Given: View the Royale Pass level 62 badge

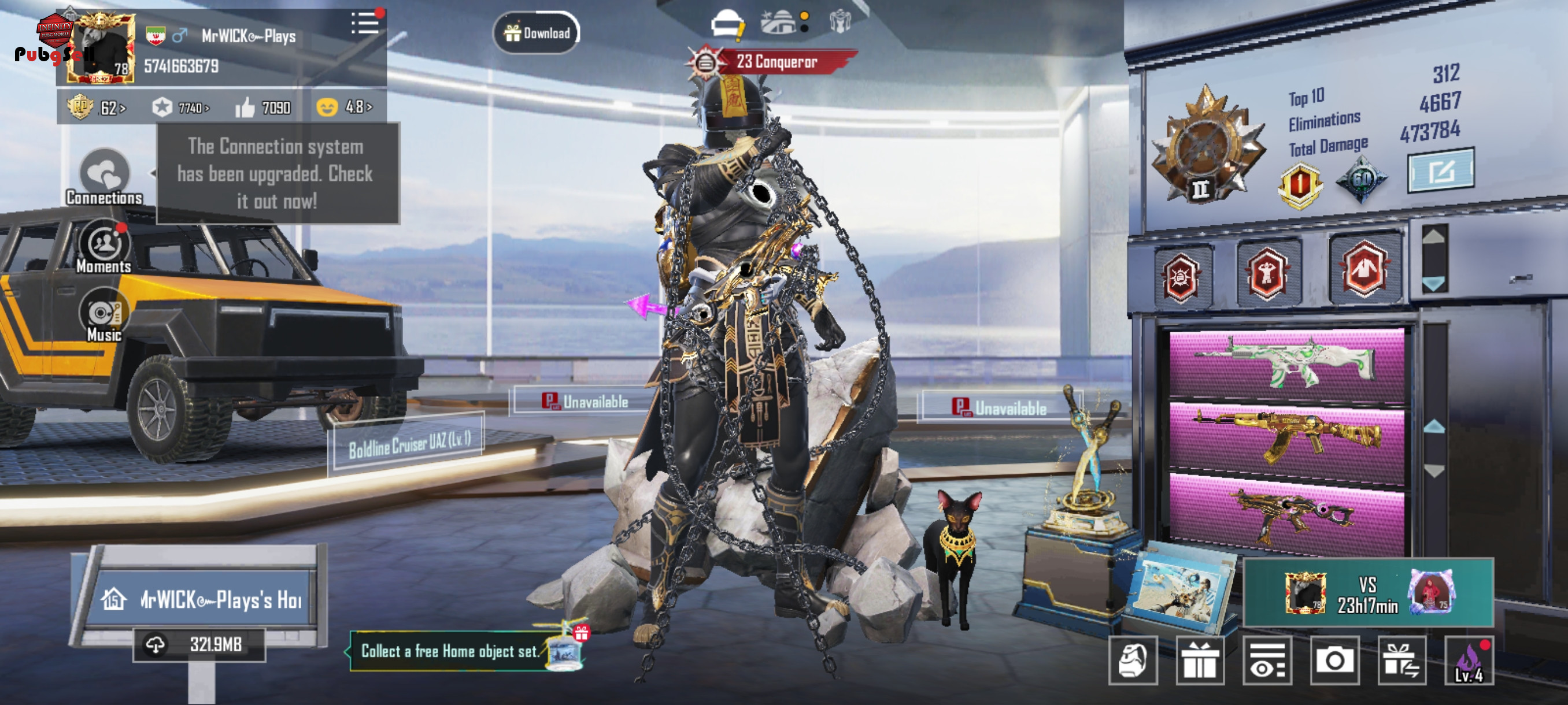Looking at the screenshot, I should pyautogui.click(x=96, y=107).
